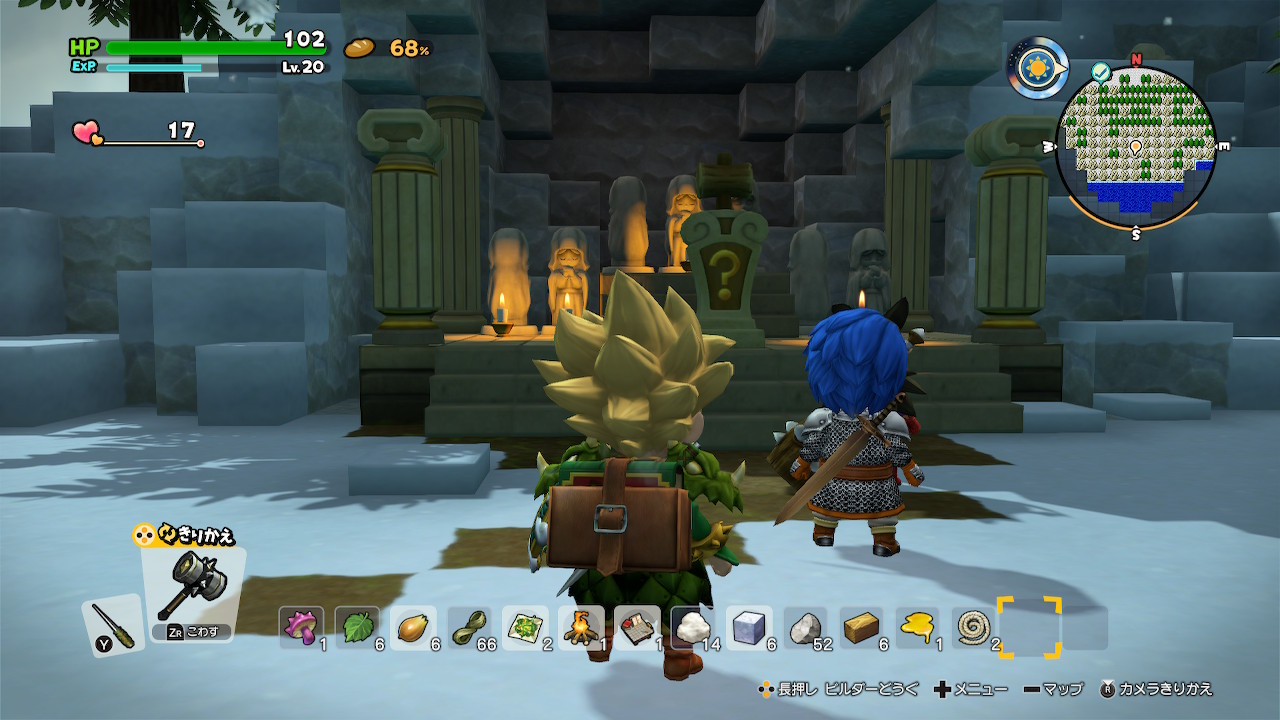
Task: Select the white fluffy material slot
Action: (x=693, y=628)
